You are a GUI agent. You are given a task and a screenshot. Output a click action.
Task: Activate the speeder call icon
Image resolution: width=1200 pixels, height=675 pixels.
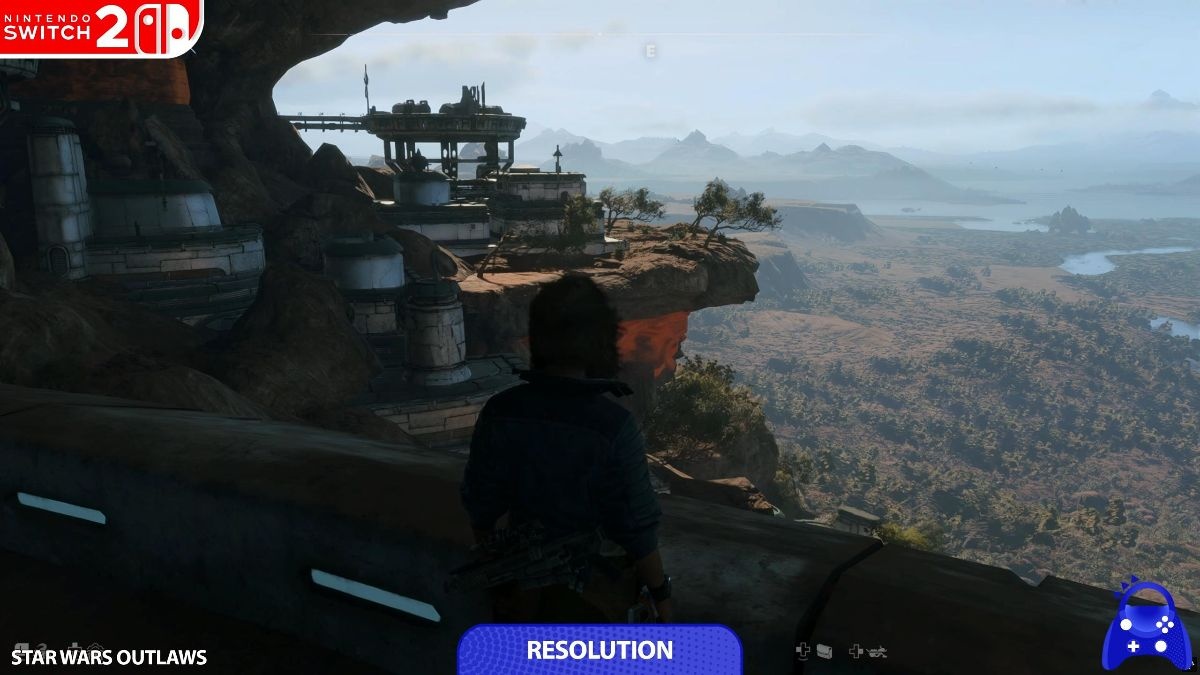click(876, 651)
